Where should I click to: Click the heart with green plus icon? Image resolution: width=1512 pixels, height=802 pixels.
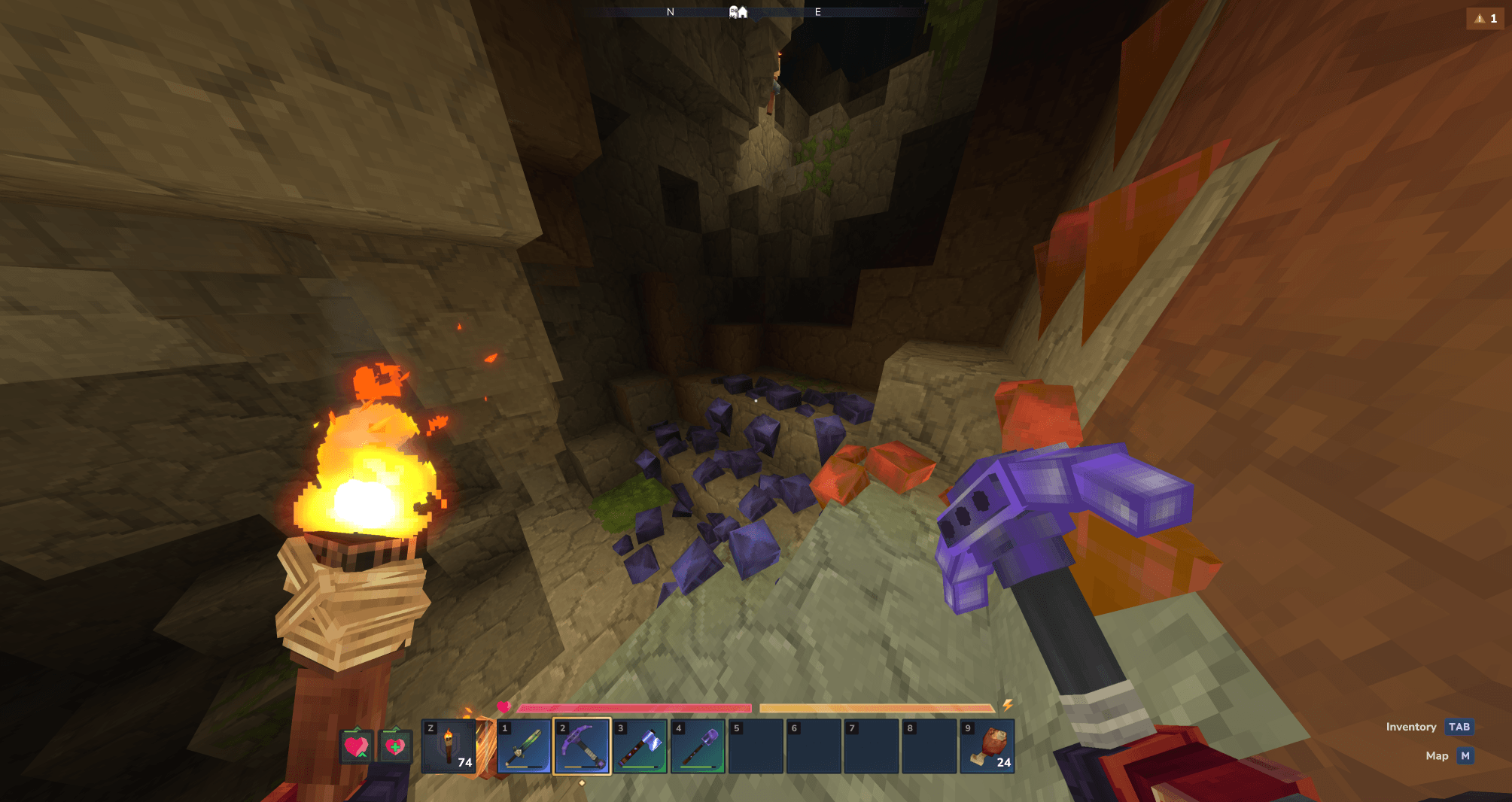[x=394, y=746]
